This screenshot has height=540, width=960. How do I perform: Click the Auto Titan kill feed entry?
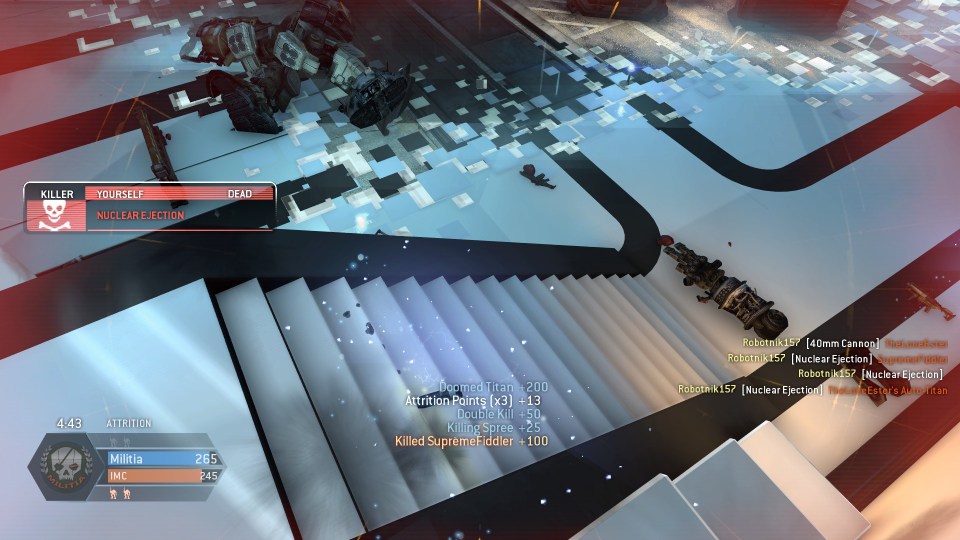point(812,390)
